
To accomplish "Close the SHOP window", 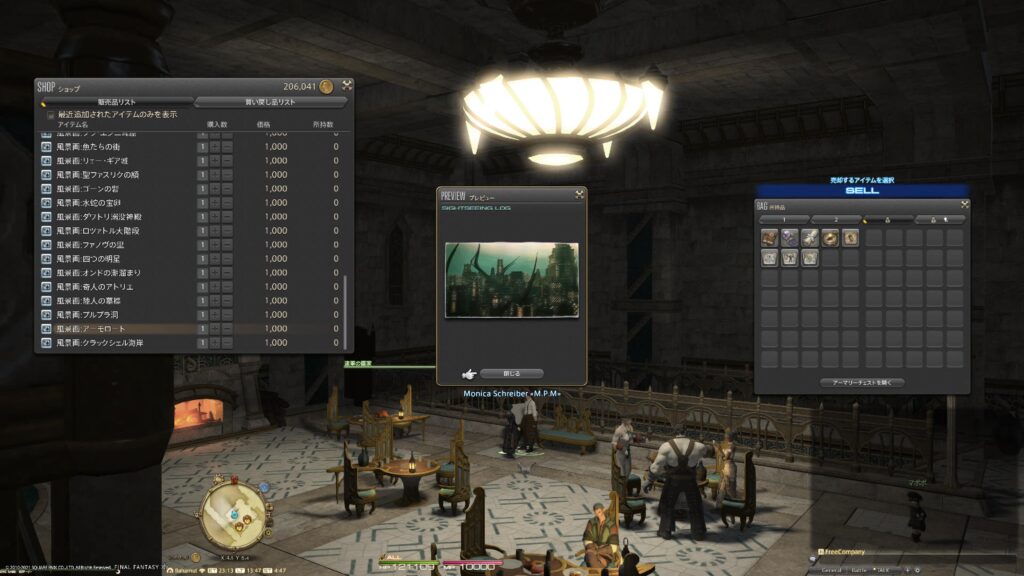I will (x=346, y=85).
